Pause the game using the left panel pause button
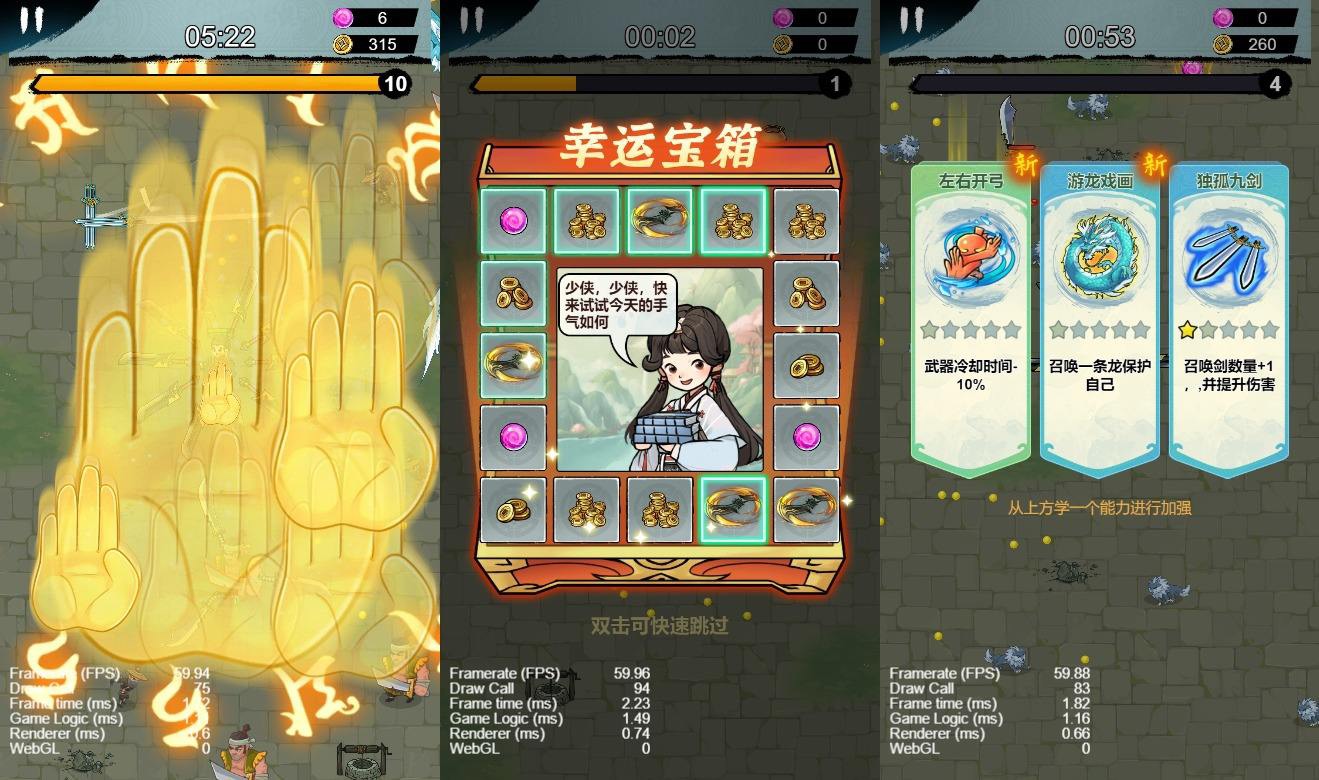 (x=30, y=17)
